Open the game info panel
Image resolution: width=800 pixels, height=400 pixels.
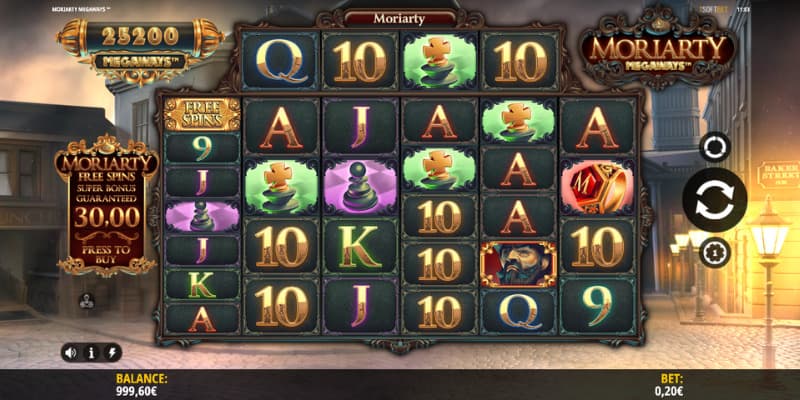91,352
